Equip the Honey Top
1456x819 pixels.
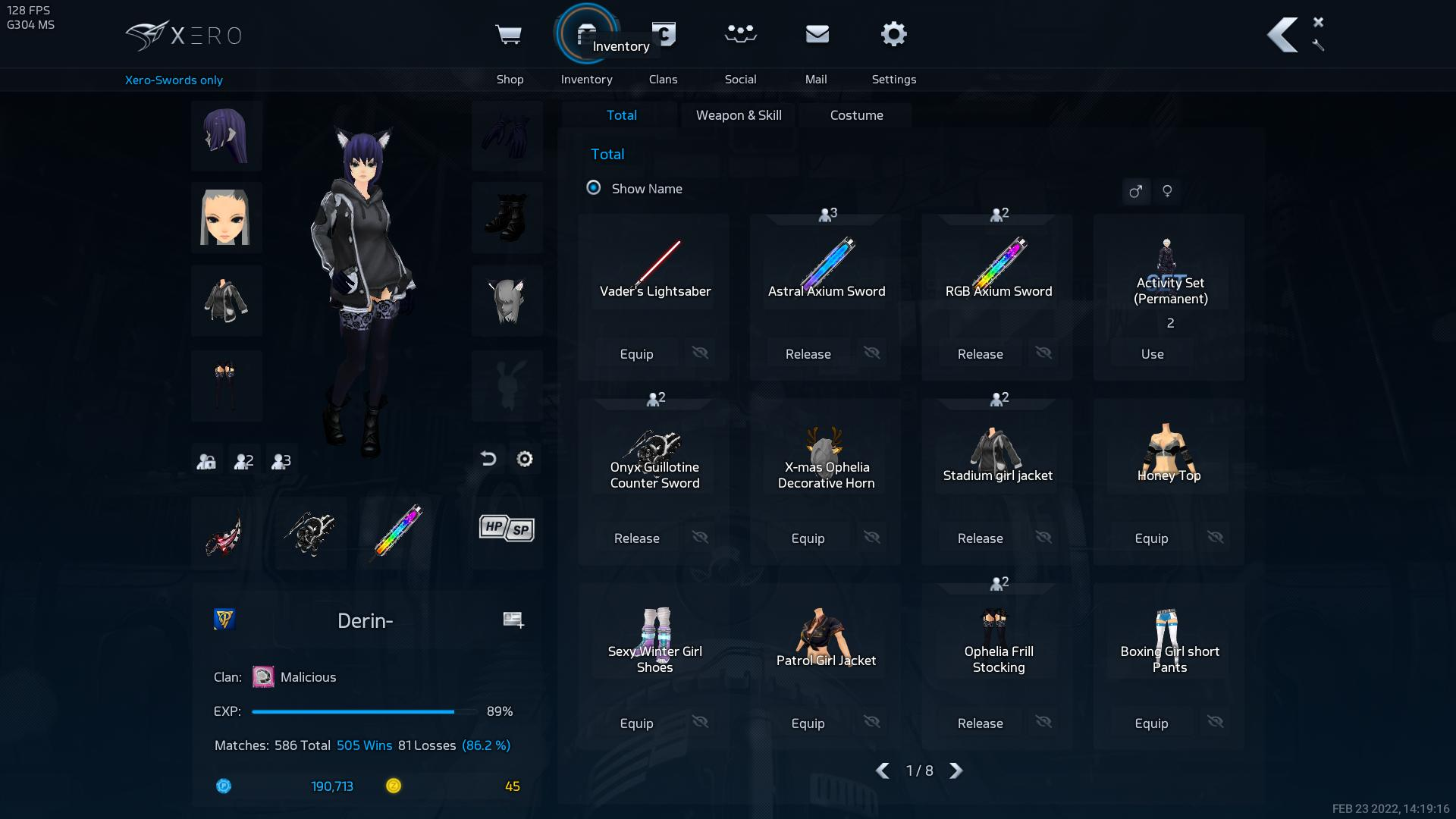click(x=1151, y=538)
